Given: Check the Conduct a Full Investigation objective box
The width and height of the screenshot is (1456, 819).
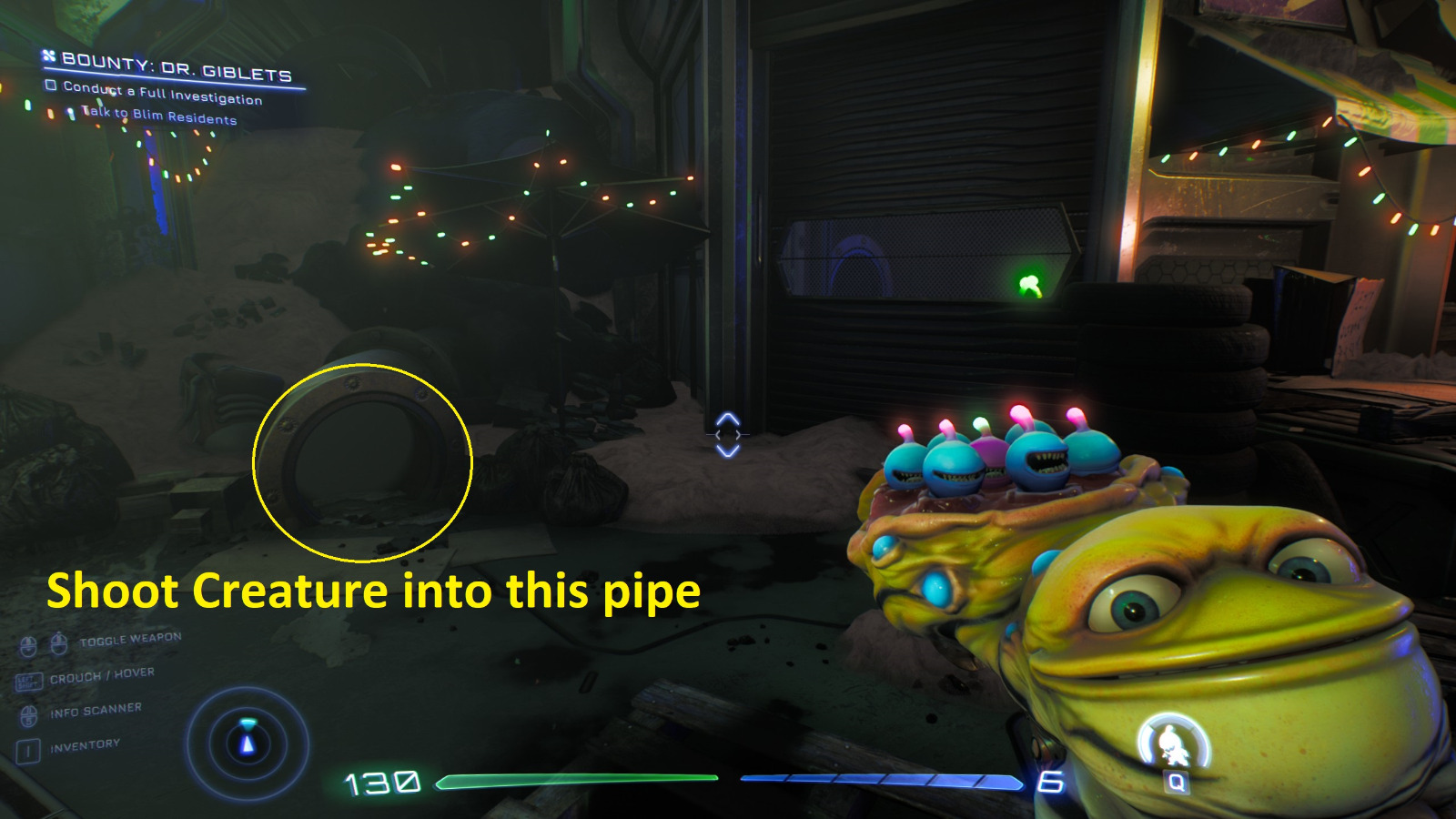Looking at the screenshot, I should (x=51, y=86).
